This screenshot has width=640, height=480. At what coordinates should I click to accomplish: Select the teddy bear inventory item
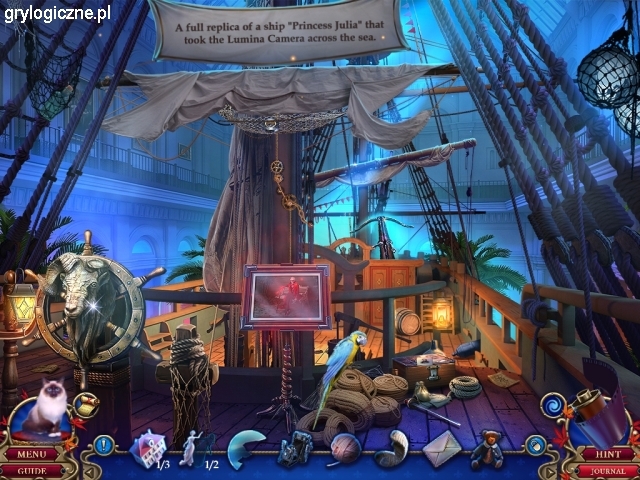click(x=490, y=447)
